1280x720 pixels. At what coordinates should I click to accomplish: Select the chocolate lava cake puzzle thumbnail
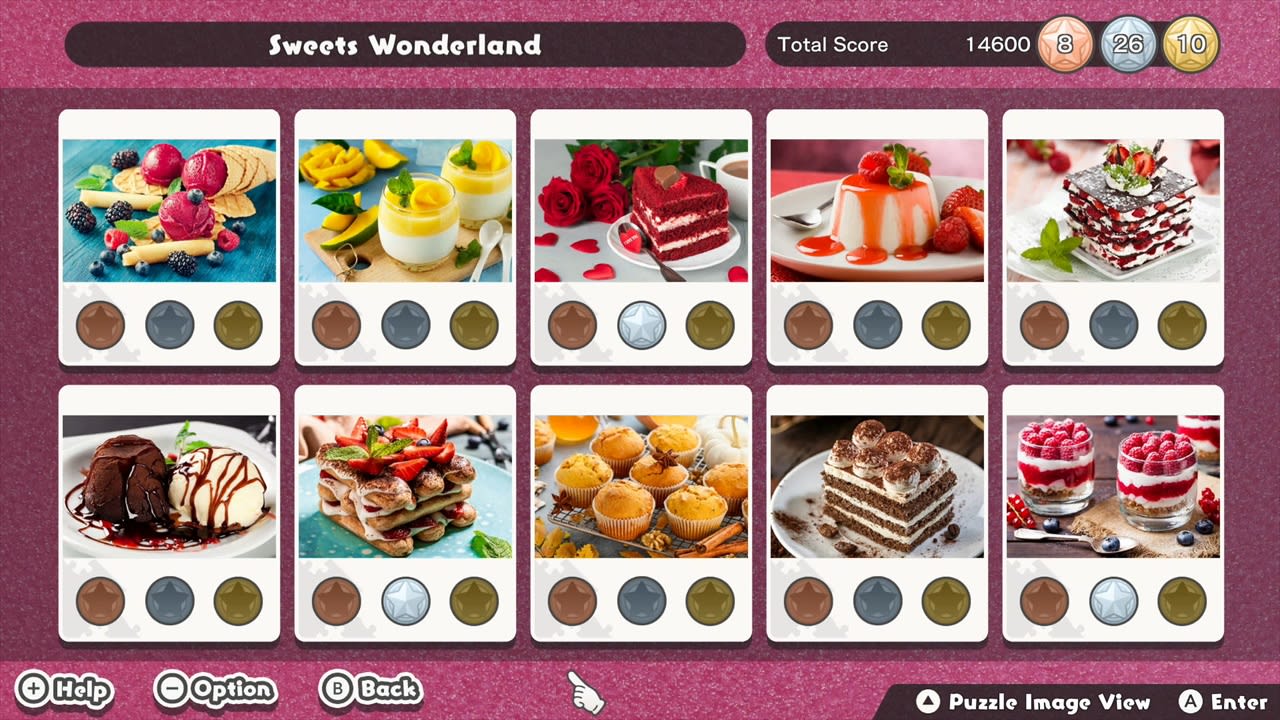point(168,490)
